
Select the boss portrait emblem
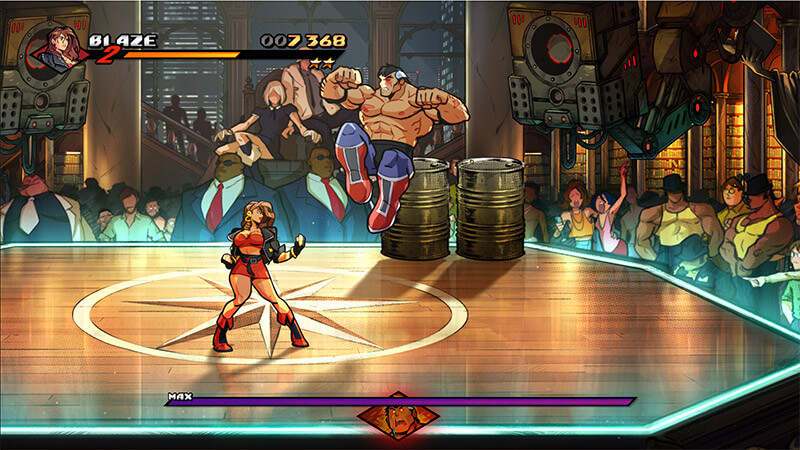(x=398, y=417)
